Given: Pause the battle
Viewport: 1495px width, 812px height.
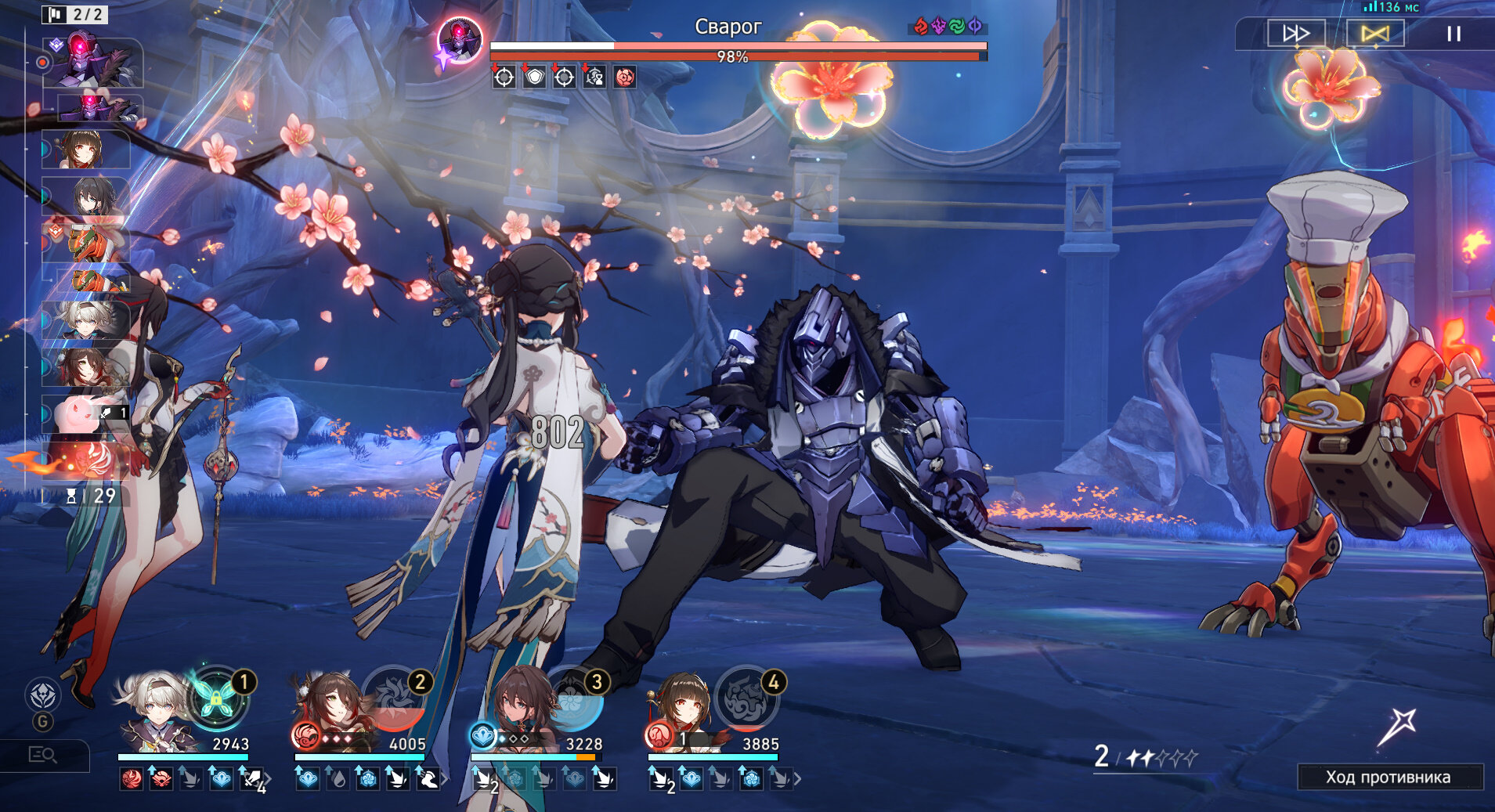Looking at the screenshot, I should point(1453,34).
